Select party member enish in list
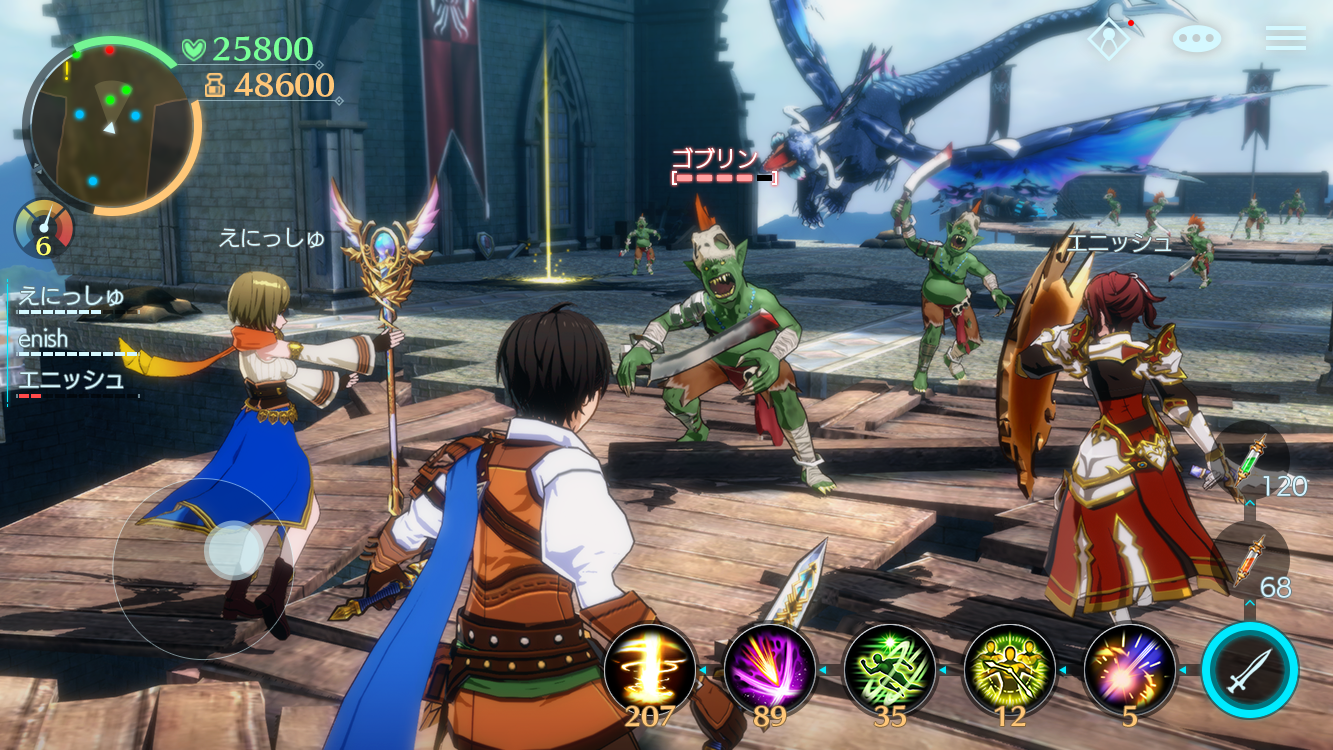This screenshot has height=750, width=1333. tap(45, 340)
